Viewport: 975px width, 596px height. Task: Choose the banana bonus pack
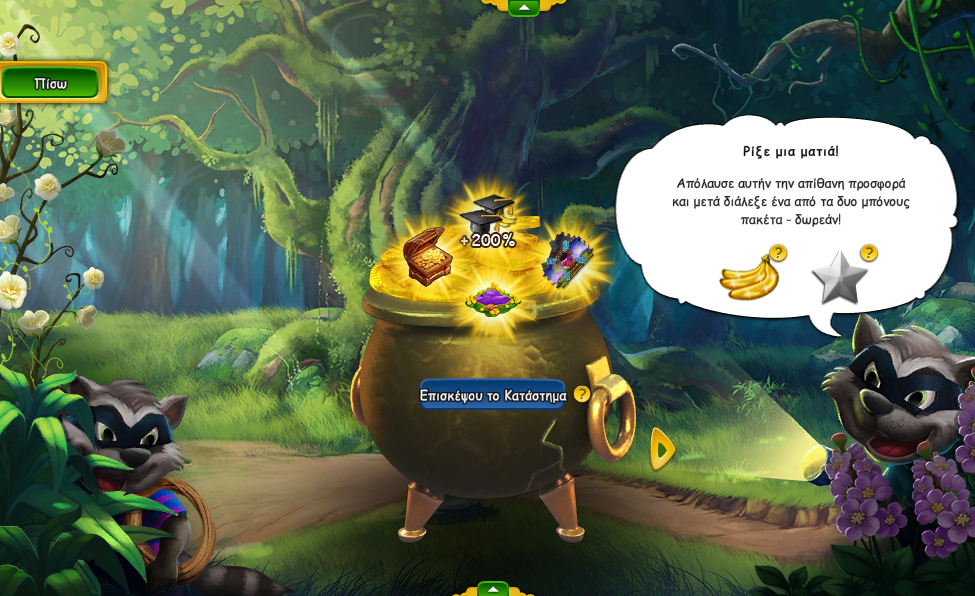pos(748,277)
